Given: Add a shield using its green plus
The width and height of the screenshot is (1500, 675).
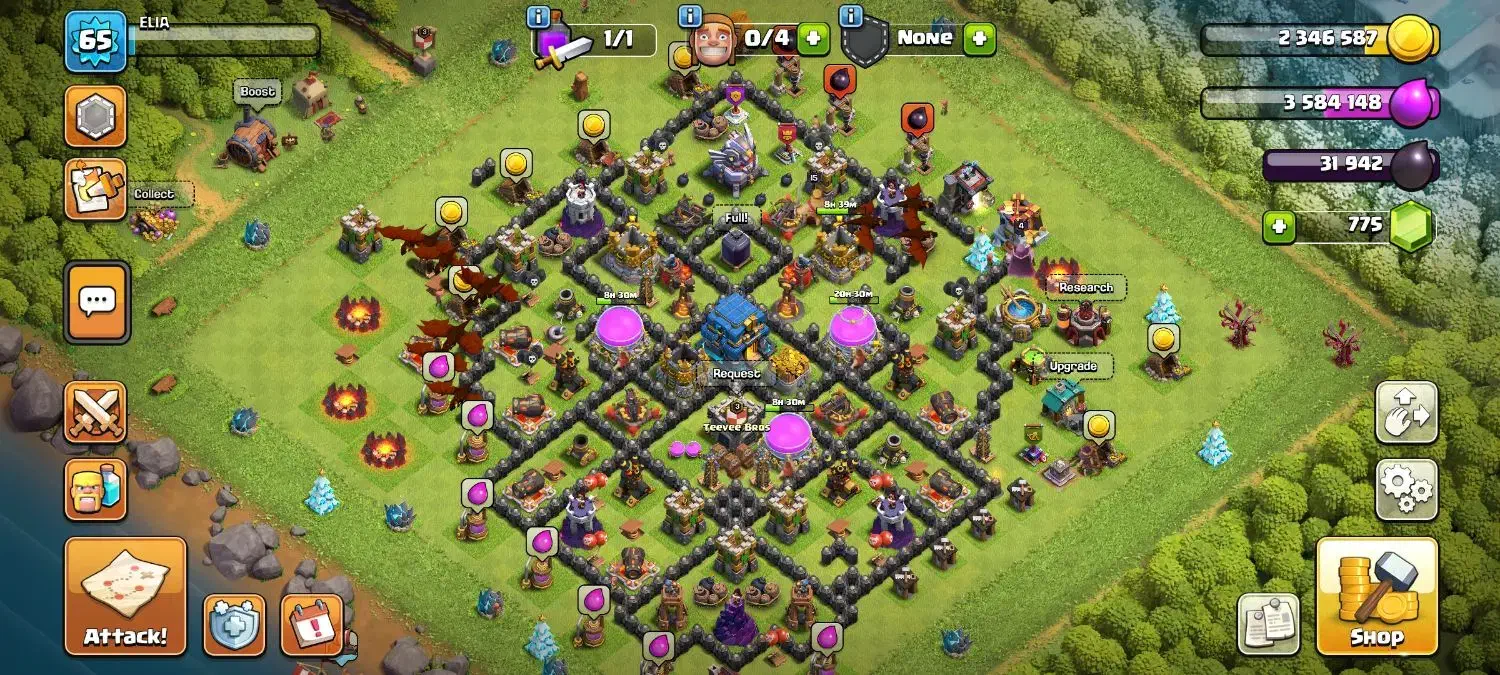Looking at the screenshot, I should 978,39.
